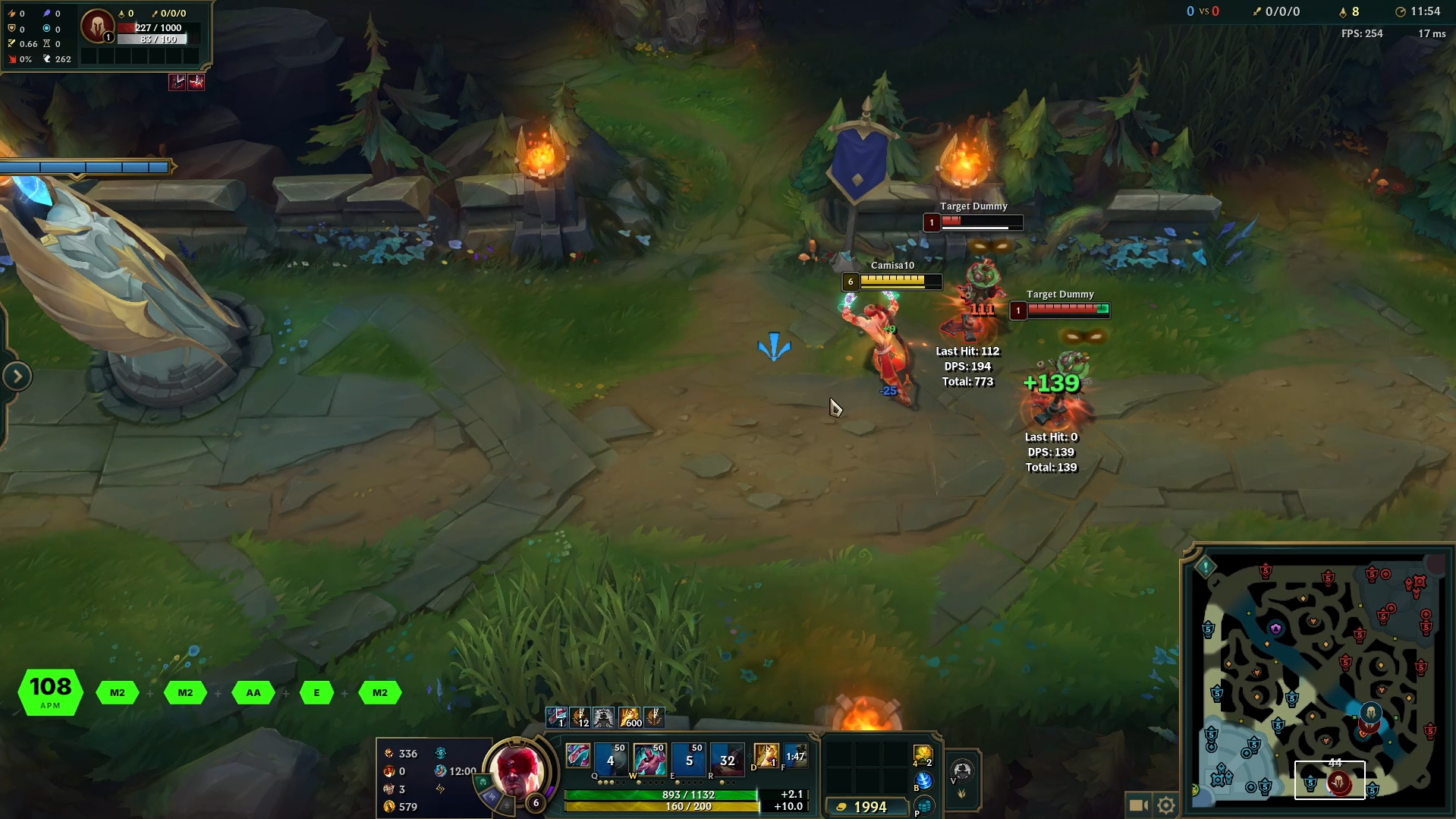The height and width of the screenshot is (819, 1456).
Task: Click the F summoner spell on 1:47 cooldown
Action: 794,757
